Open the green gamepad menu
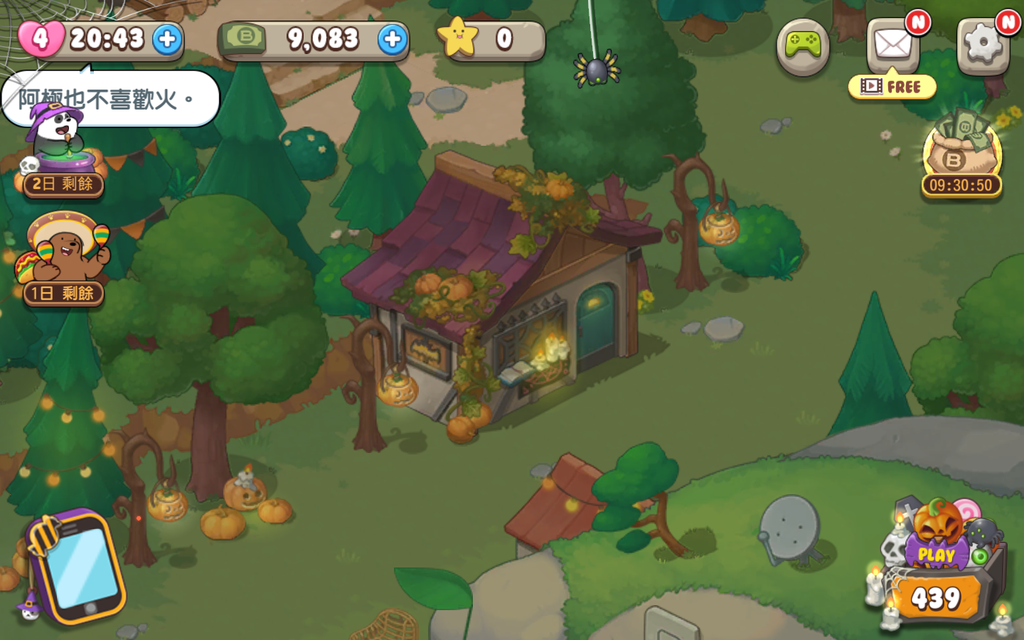The width and height of the screenshot is (1024, 640). [x=803, y=45]
